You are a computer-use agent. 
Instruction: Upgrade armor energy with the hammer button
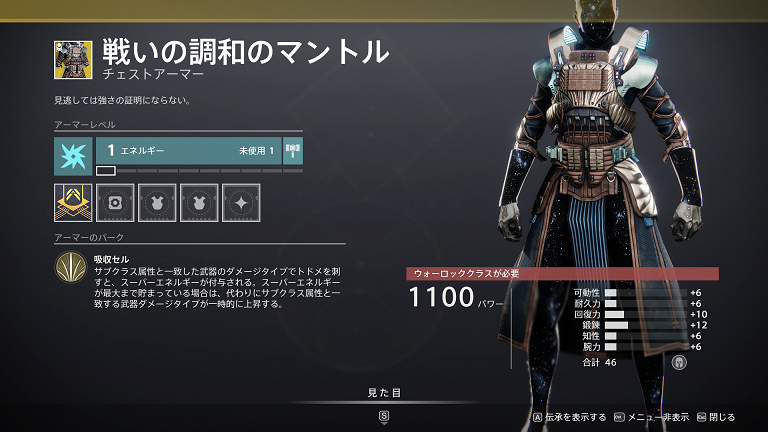pyautogui.click(x=293, y=151)
